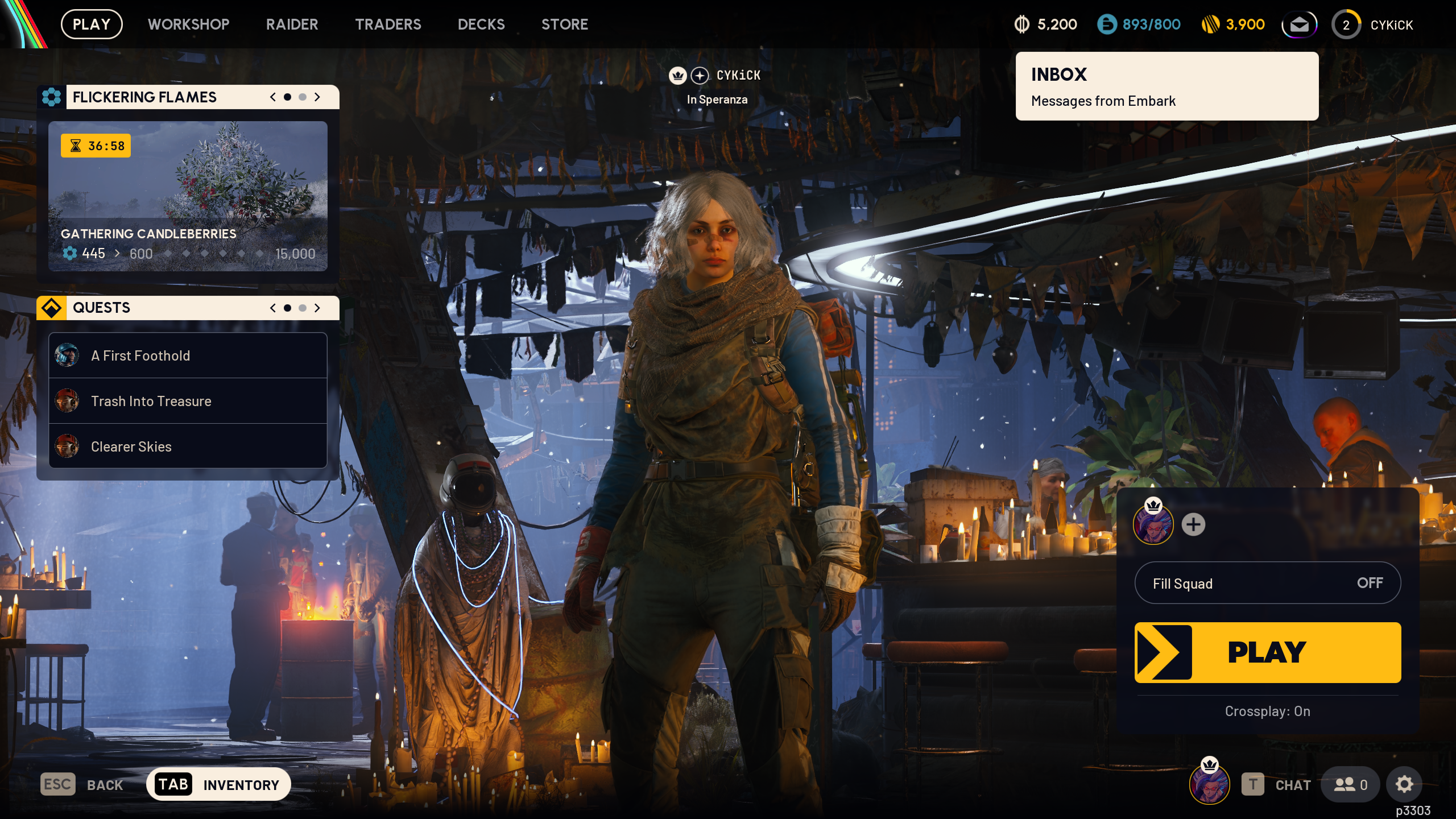
Task: Toggle Crossplay setting
Action: point(1267,711)
